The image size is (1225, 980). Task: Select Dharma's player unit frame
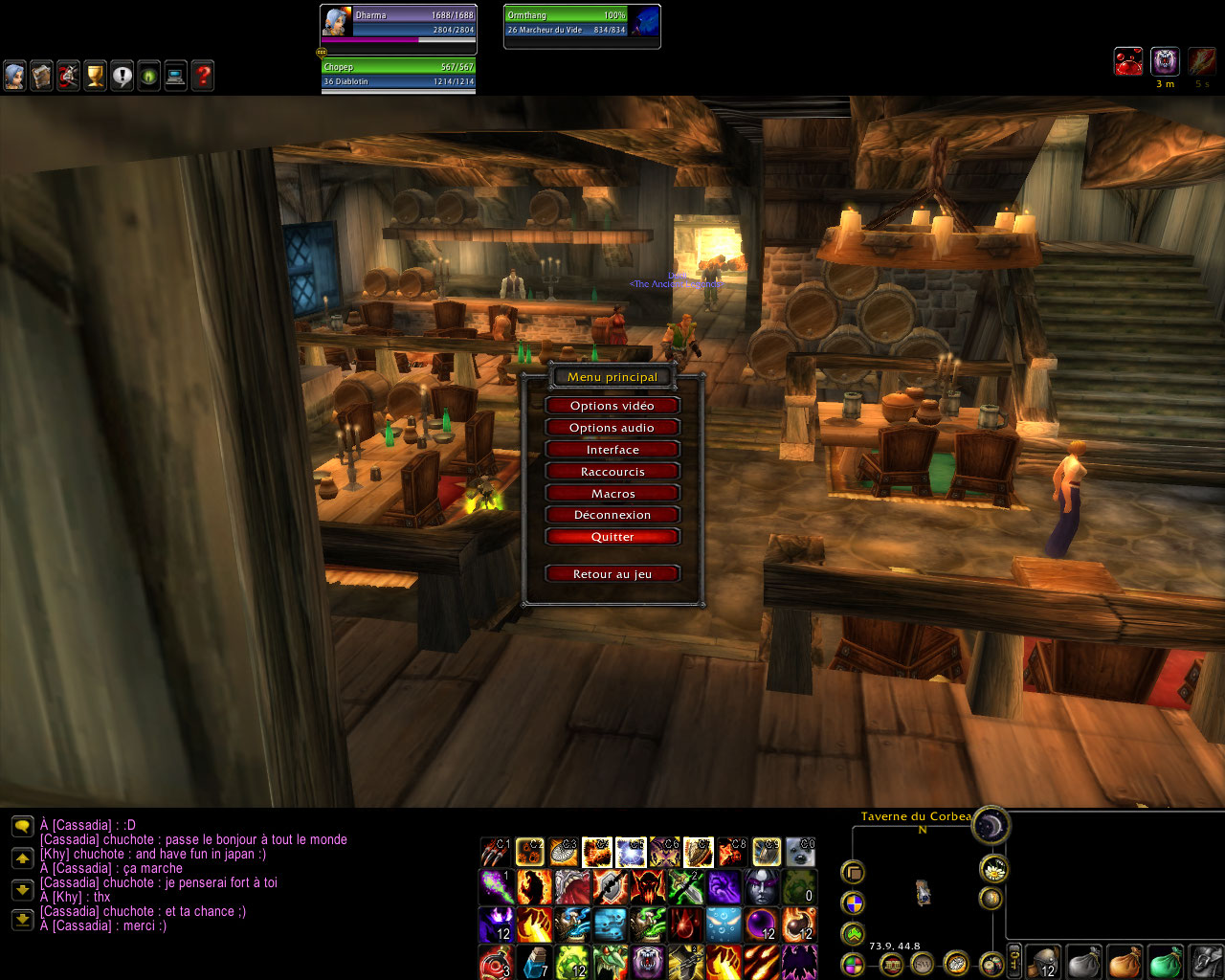click(x=398, y=24)
